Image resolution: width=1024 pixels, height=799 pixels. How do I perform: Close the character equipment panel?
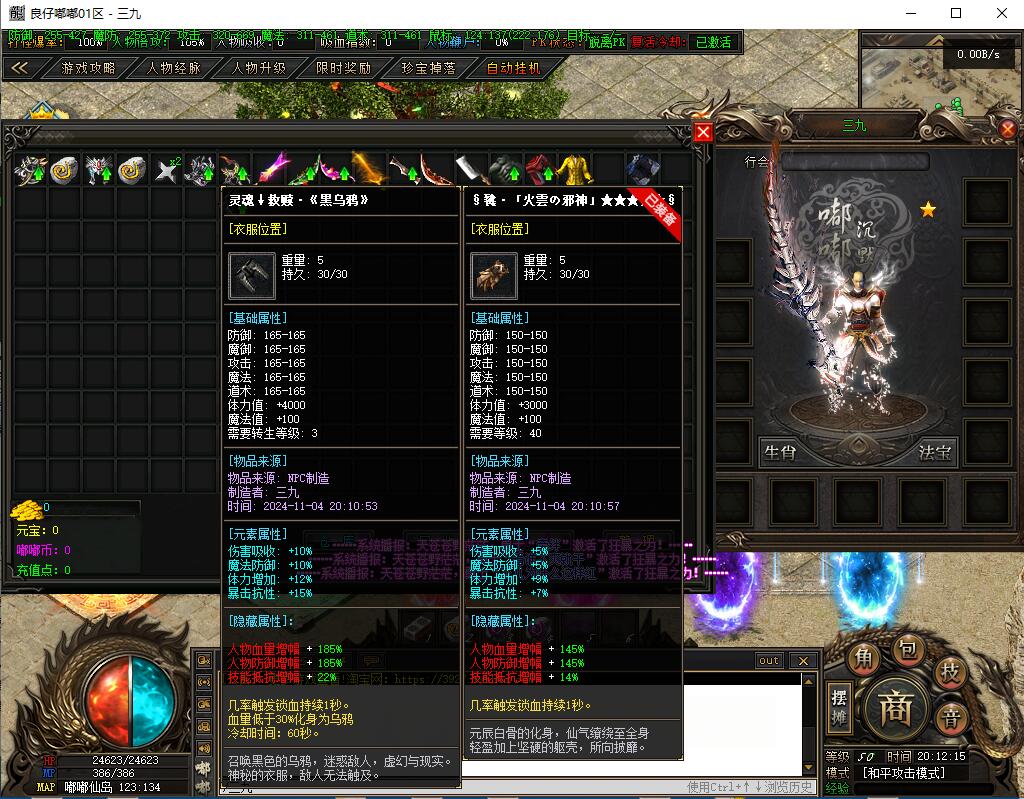[x=1007, y=130]
